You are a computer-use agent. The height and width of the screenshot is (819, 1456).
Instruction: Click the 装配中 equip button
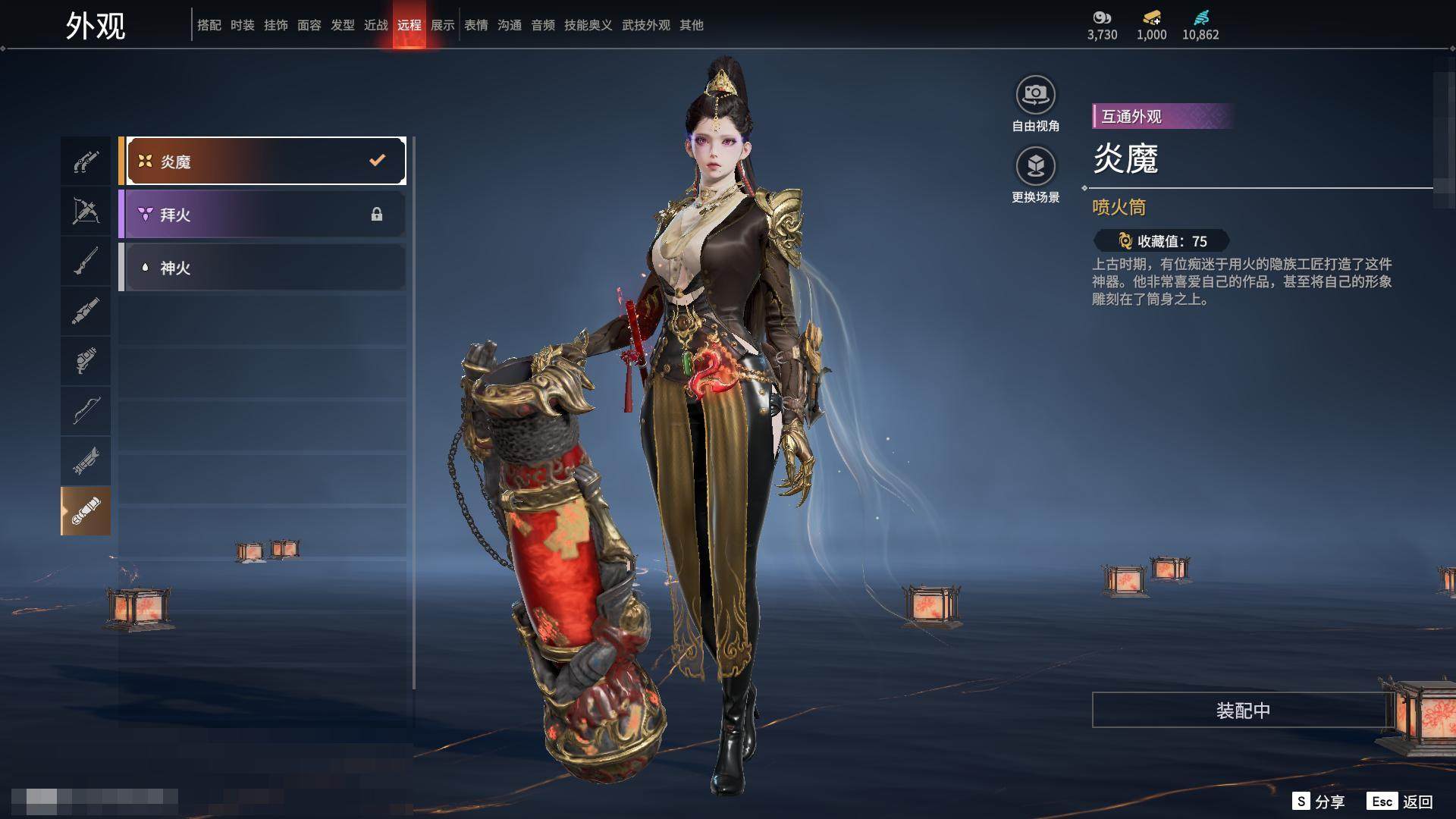[x=1242, y=710]
